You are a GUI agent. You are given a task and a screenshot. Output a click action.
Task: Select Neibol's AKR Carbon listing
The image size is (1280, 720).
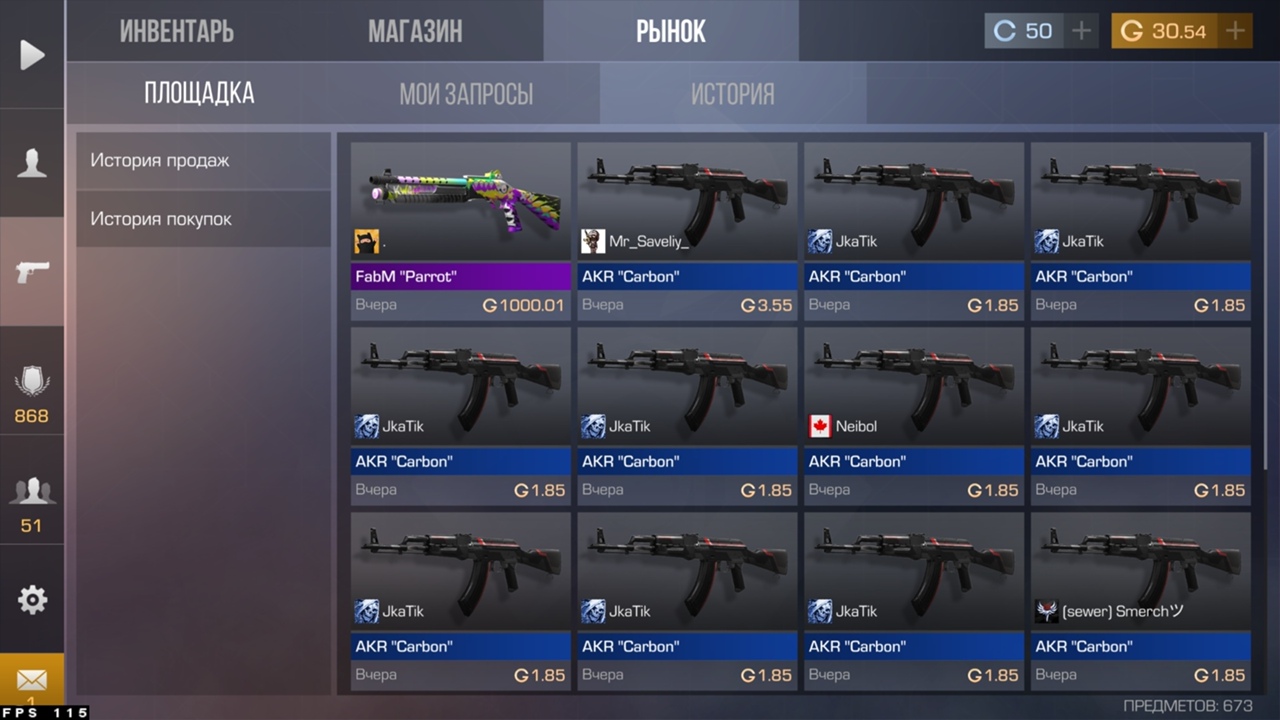[x=914, y=415]
